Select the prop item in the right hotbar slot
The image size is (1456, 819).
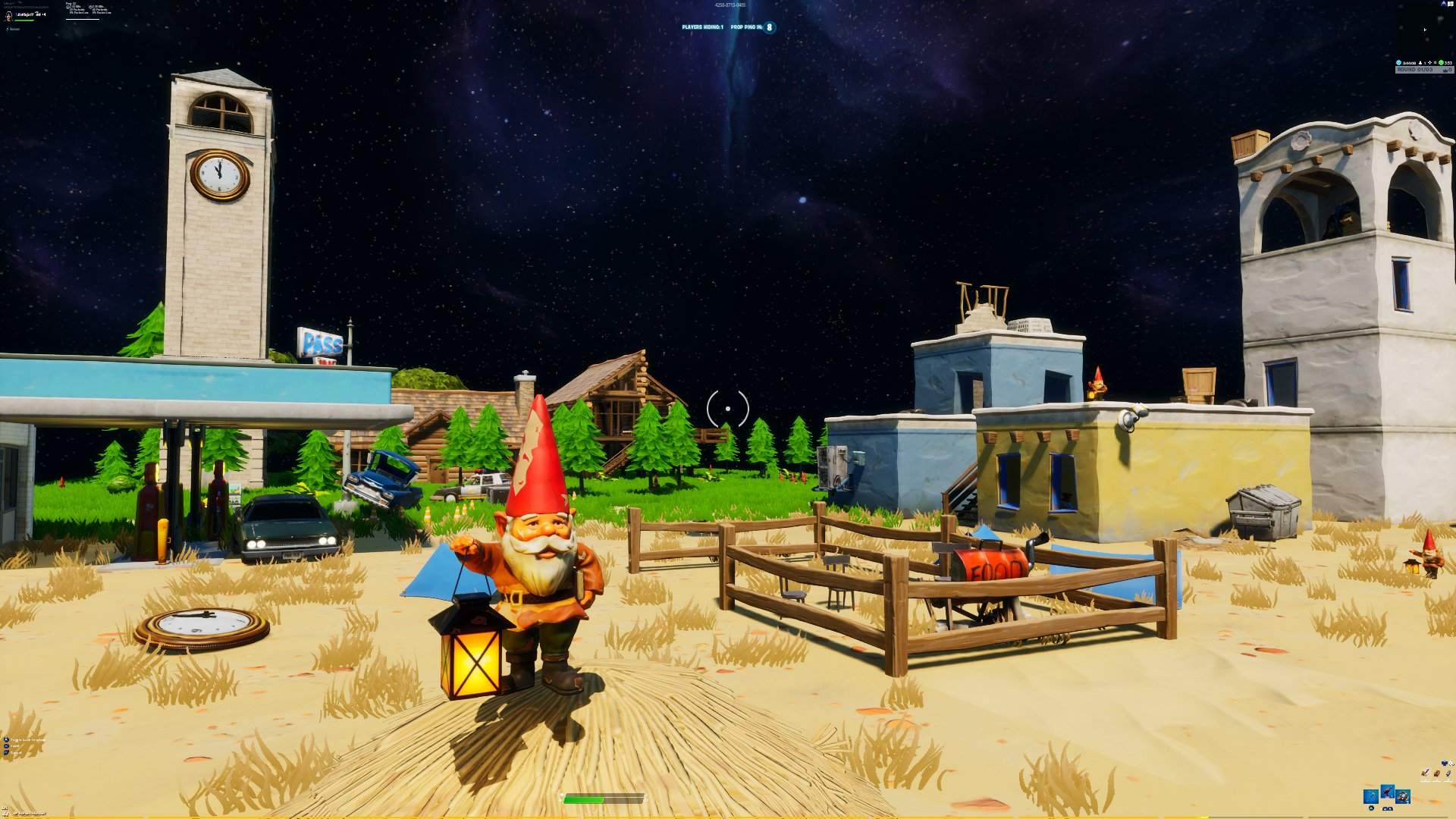pyautogui.click(x=1404, y=798)
